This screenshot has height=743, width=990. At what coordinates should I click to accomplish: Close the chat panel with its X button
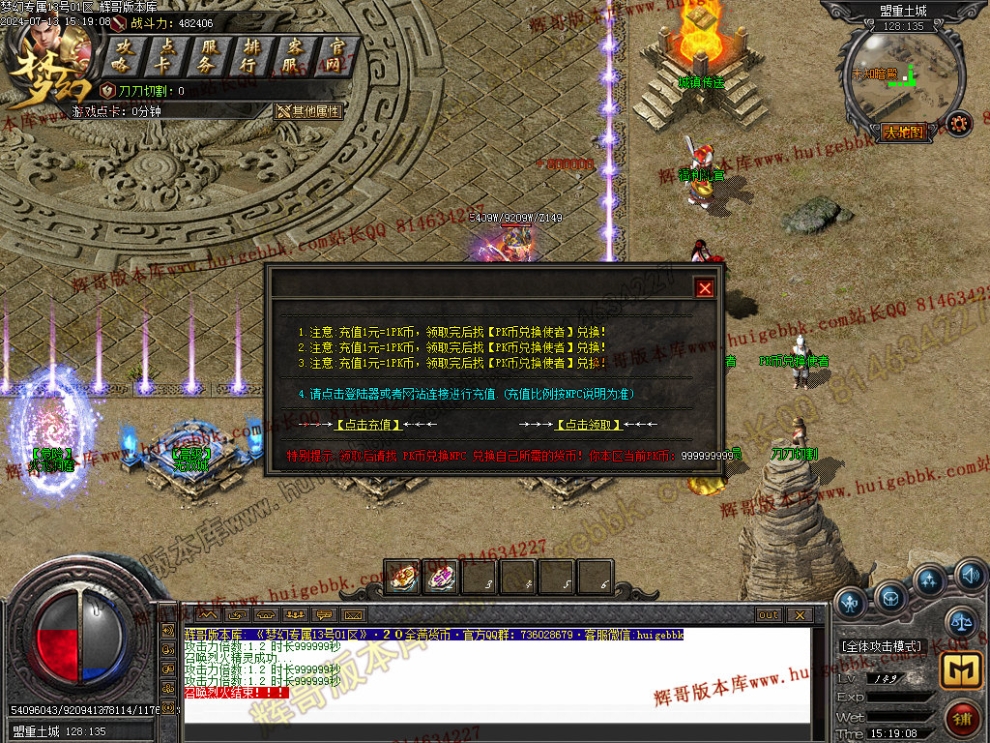[x=799, y=615]
